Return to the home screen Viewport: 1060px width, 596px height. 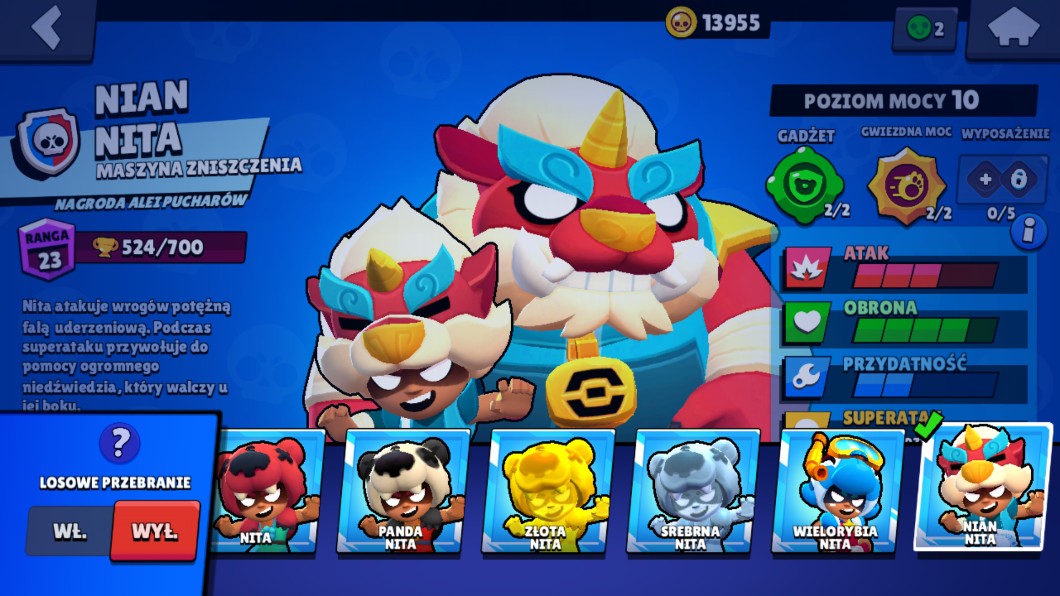tap(1012, 28)
